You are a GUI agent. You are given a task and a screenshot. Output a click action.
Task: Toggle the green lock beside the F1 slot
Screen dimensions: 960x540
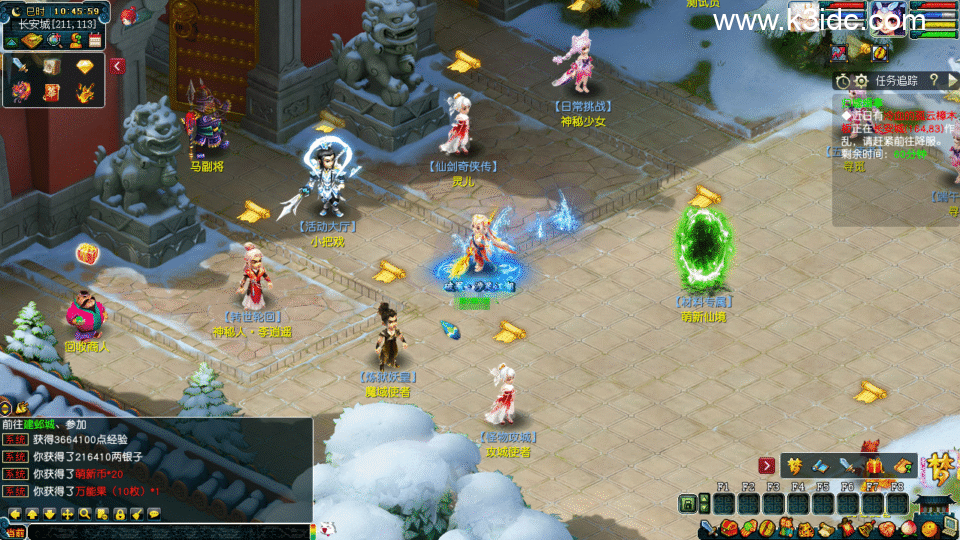[x=688, y=503]
